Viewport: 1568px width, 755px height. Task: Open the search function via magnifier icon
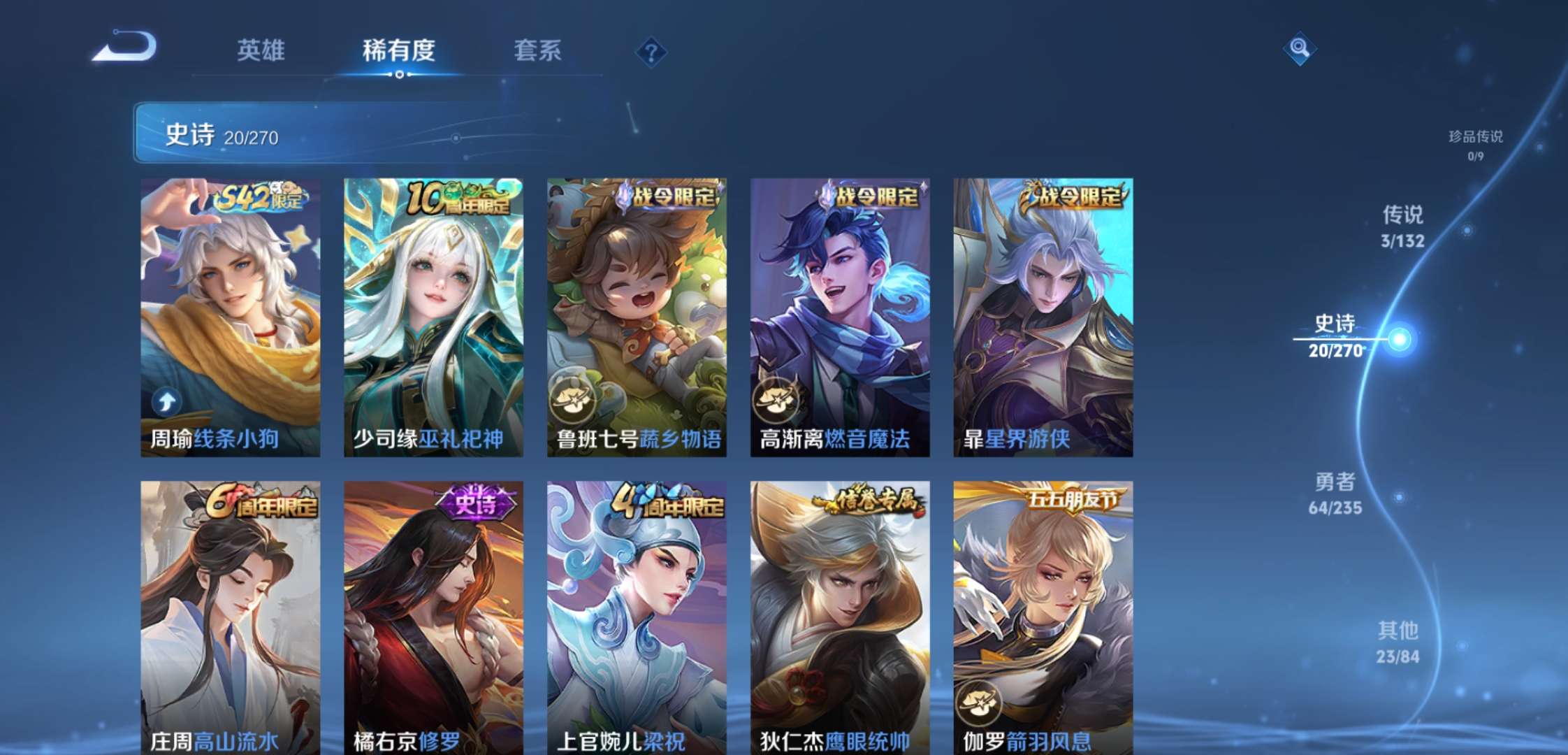(1301, 49)
